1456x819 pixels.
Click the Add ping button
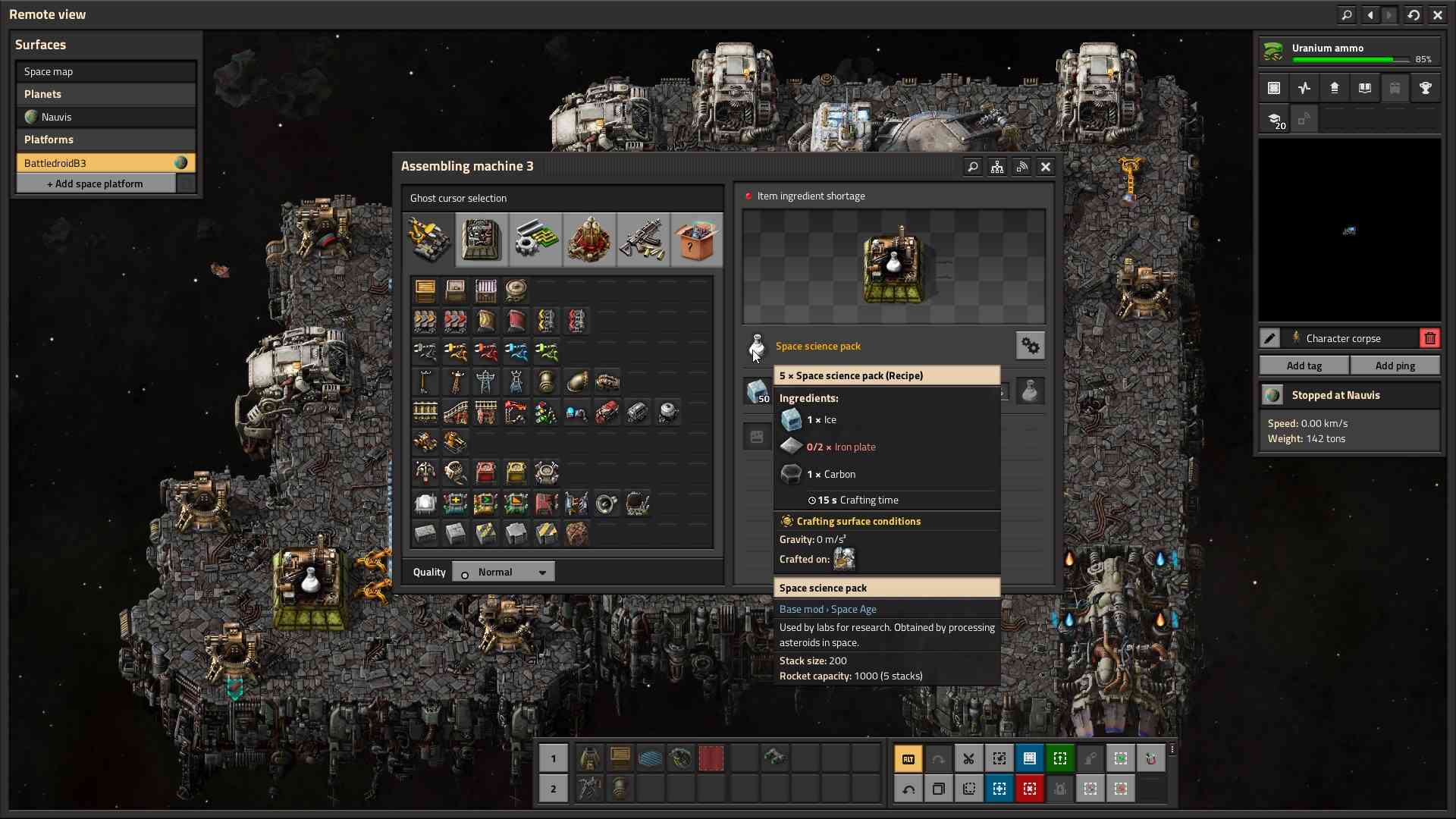(1395, 366)
